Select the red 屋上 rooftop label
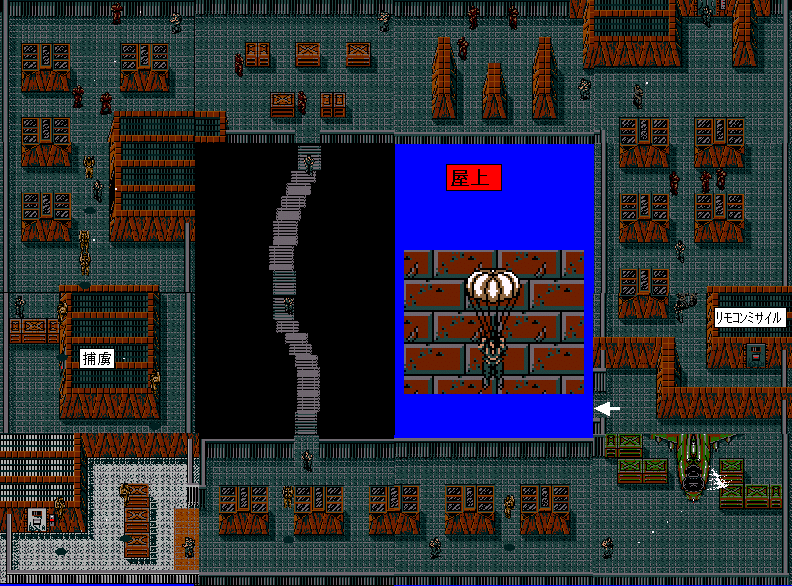This screenshot has height=586, width=792. (473, 178)
